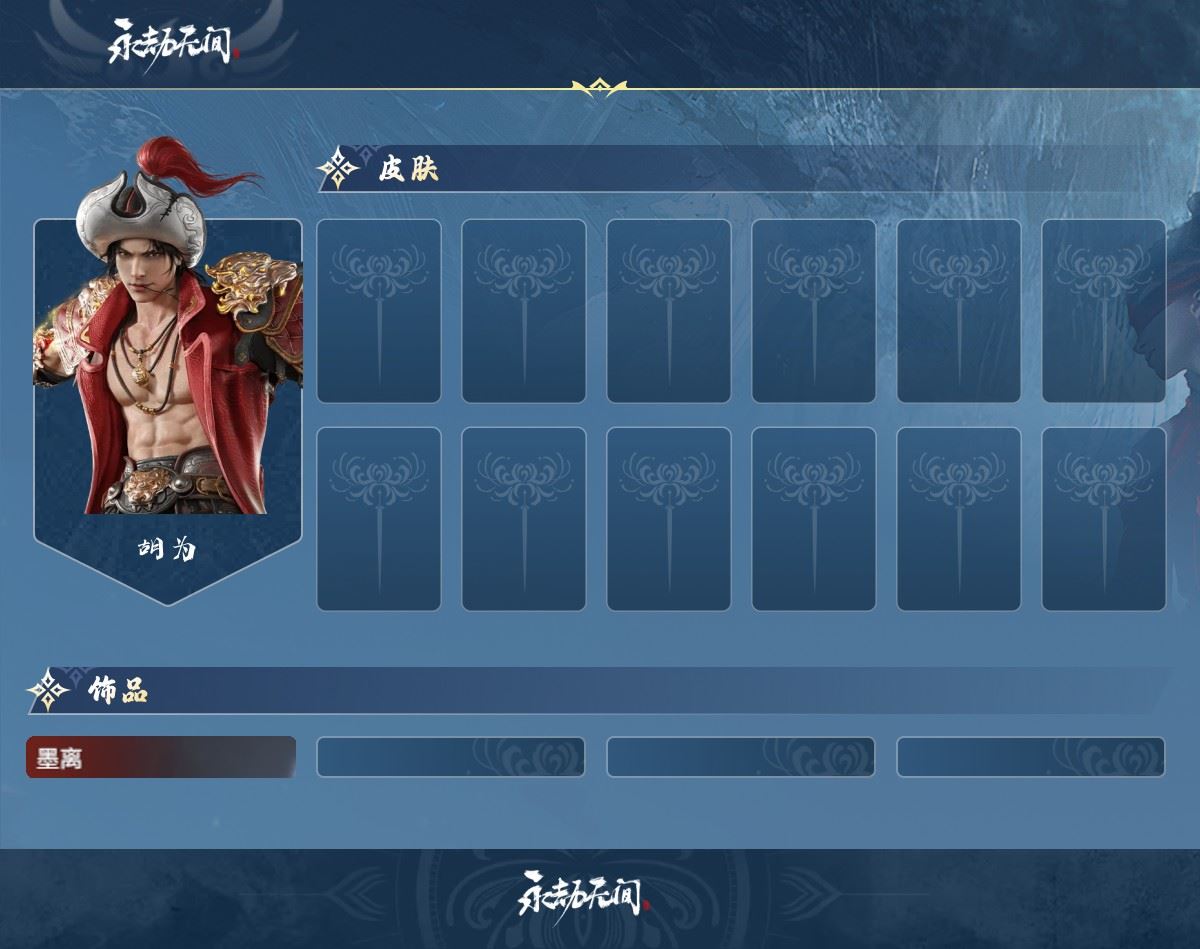The width and height of the screenshot is (1200, 949).
Task: Click the 永劫无间 logo in the header
Action: (174, 41)
